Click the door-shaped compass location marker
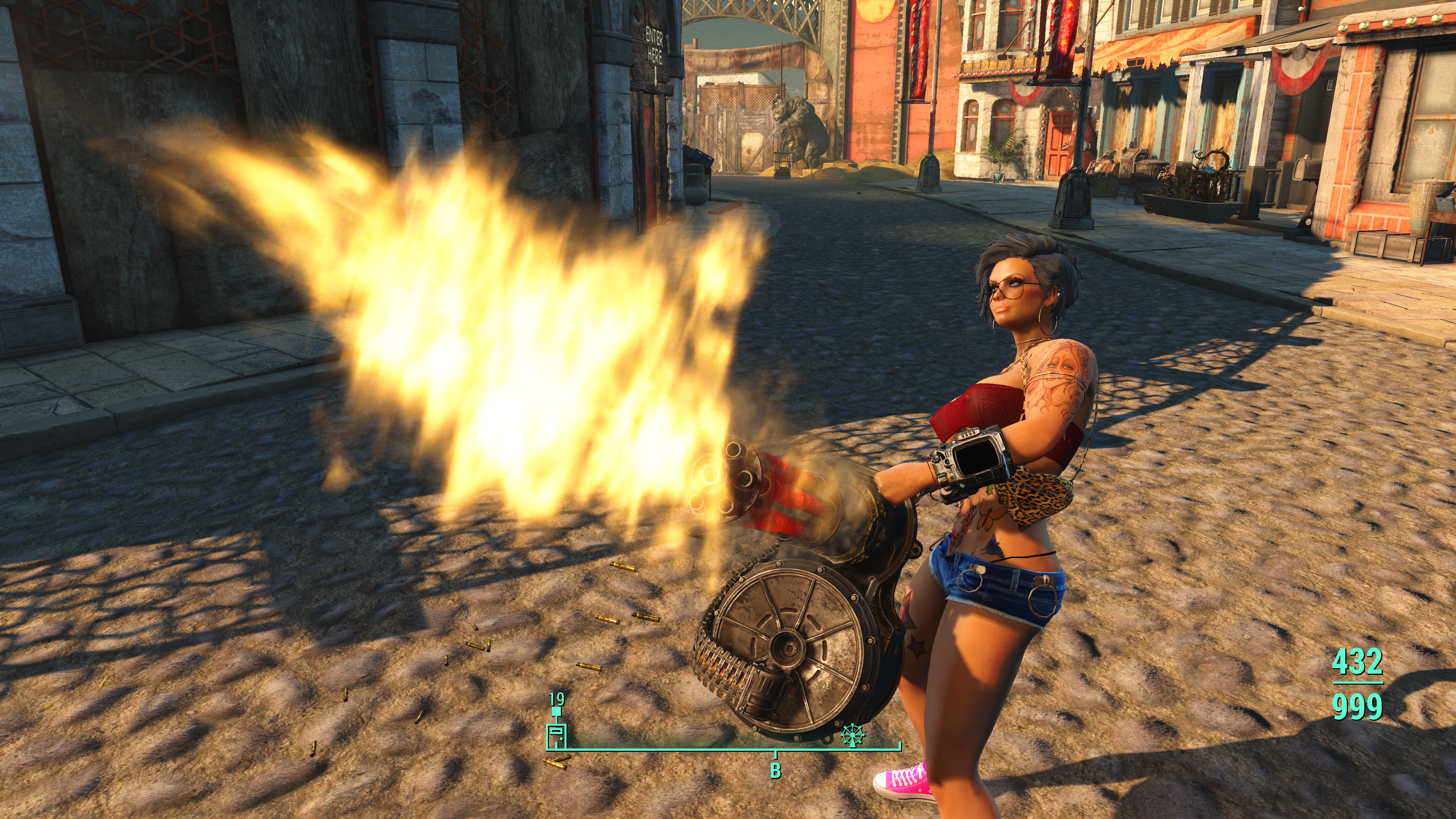The image size is (1456, 819). click(556, 736)
